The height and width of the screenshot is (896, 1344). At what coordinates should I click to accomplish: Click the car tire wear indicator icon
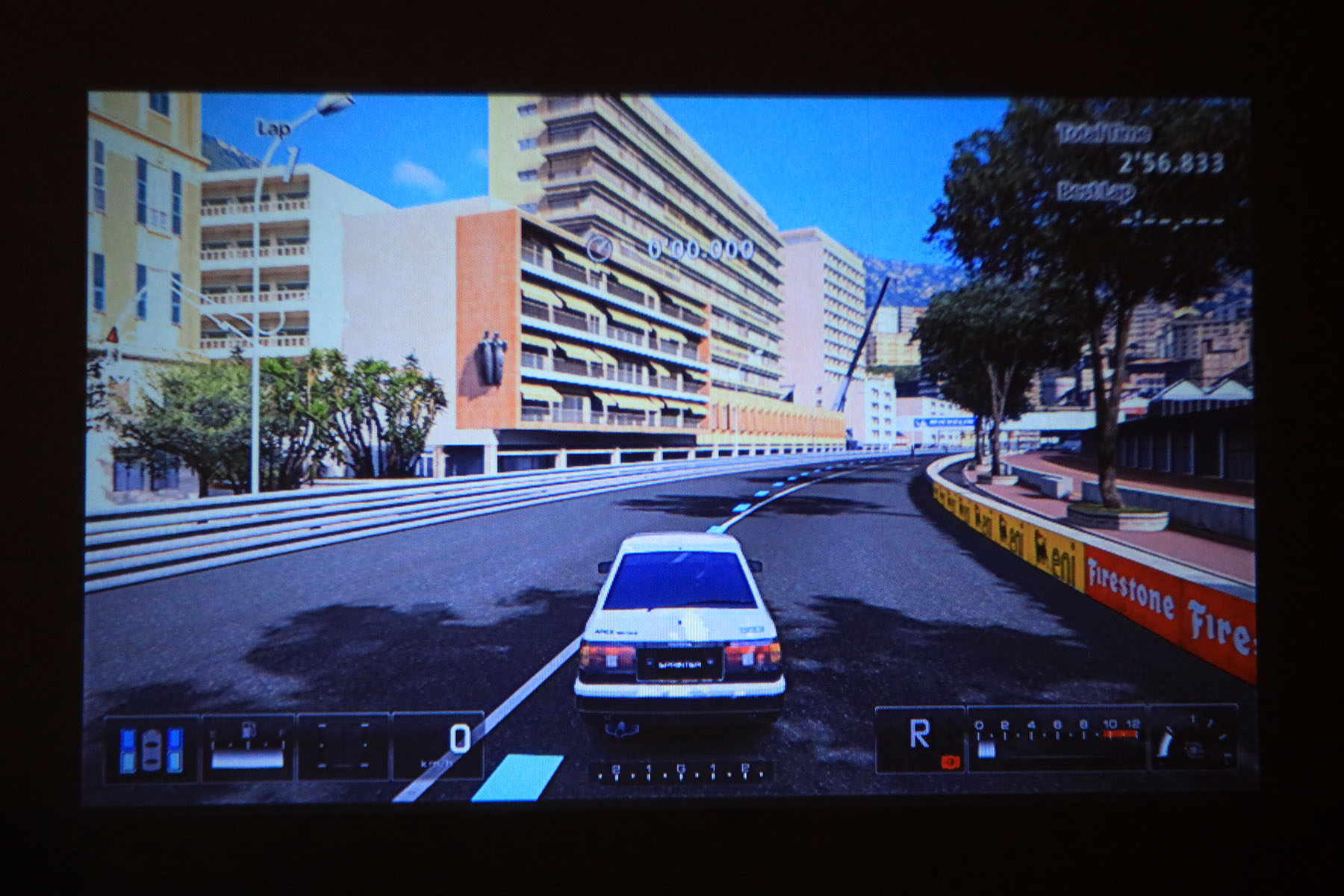point(152,749)
